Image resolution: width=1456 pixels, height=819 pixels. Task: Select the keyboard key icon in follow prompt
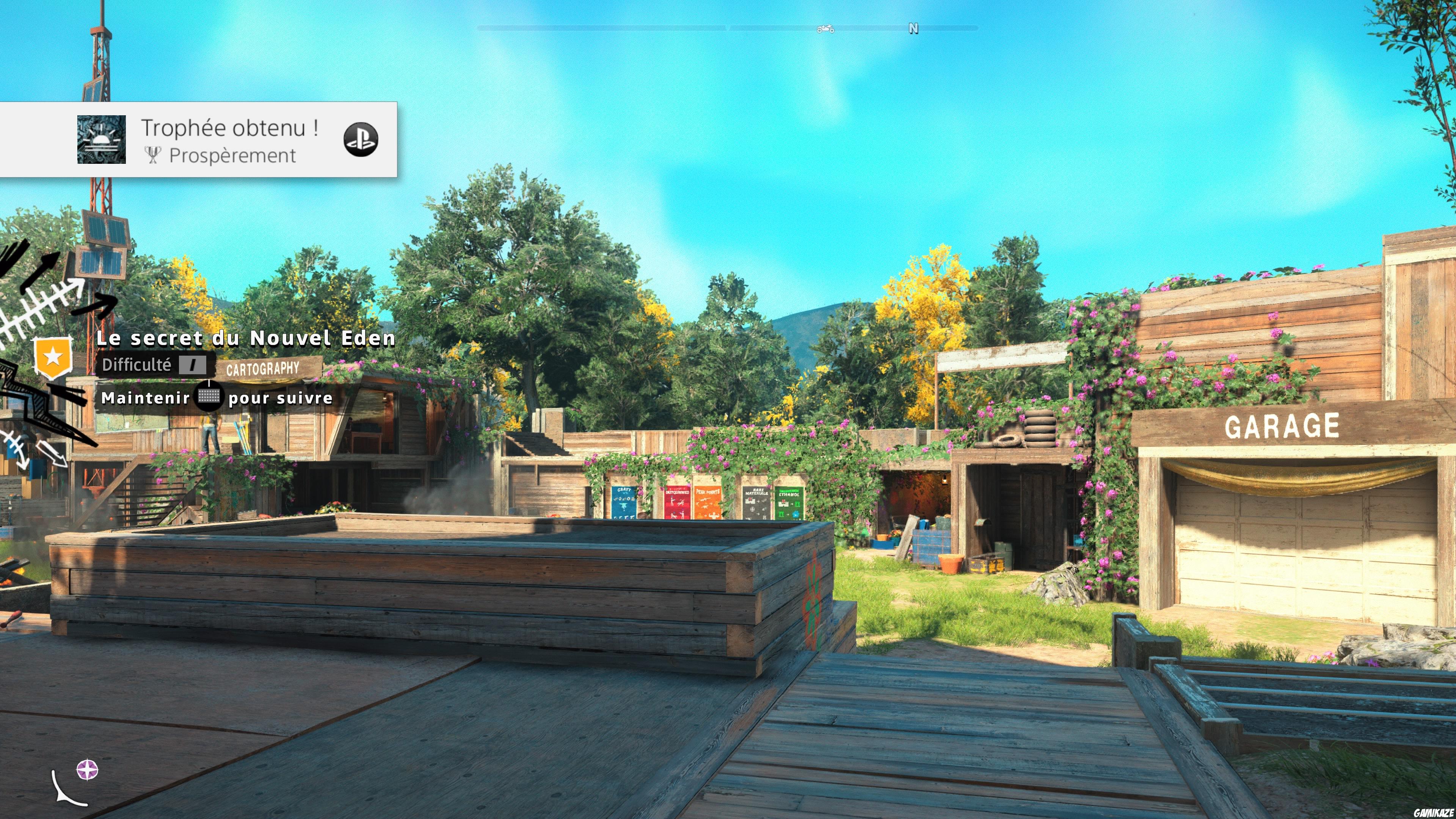(x=209, y=397)
